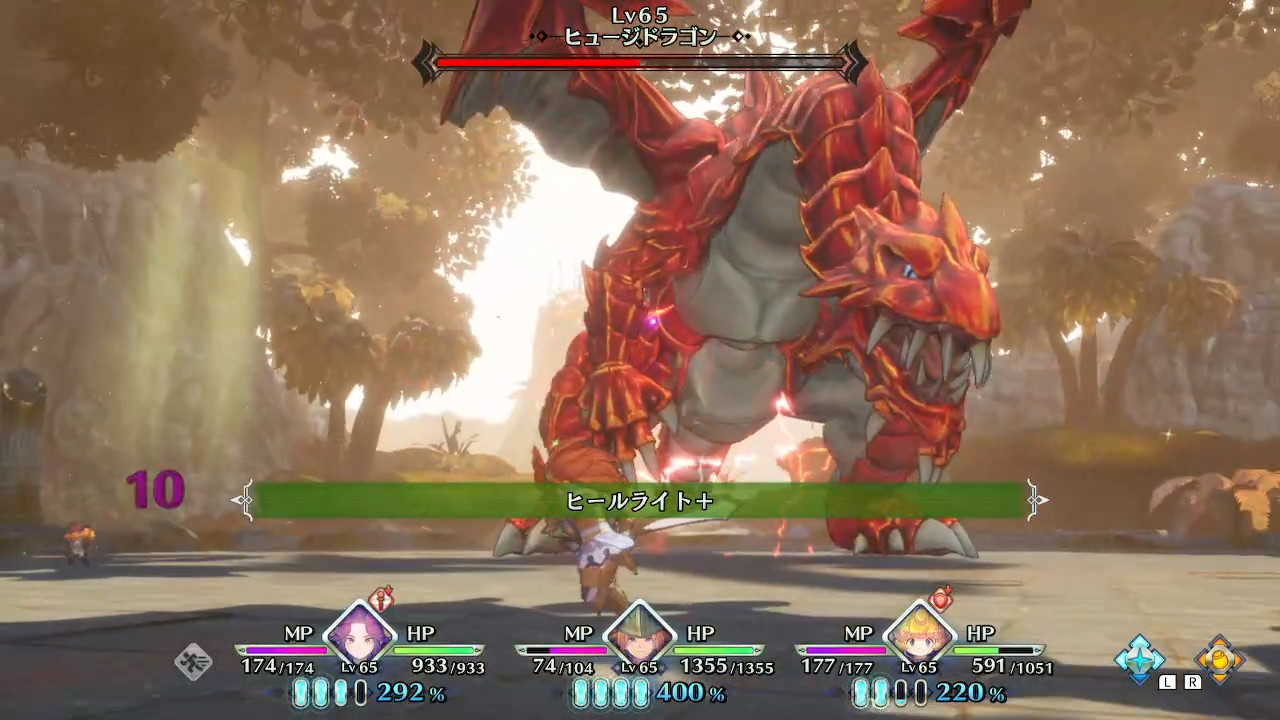Open the blue class strike selector diamond

[x=1140, y=660]
